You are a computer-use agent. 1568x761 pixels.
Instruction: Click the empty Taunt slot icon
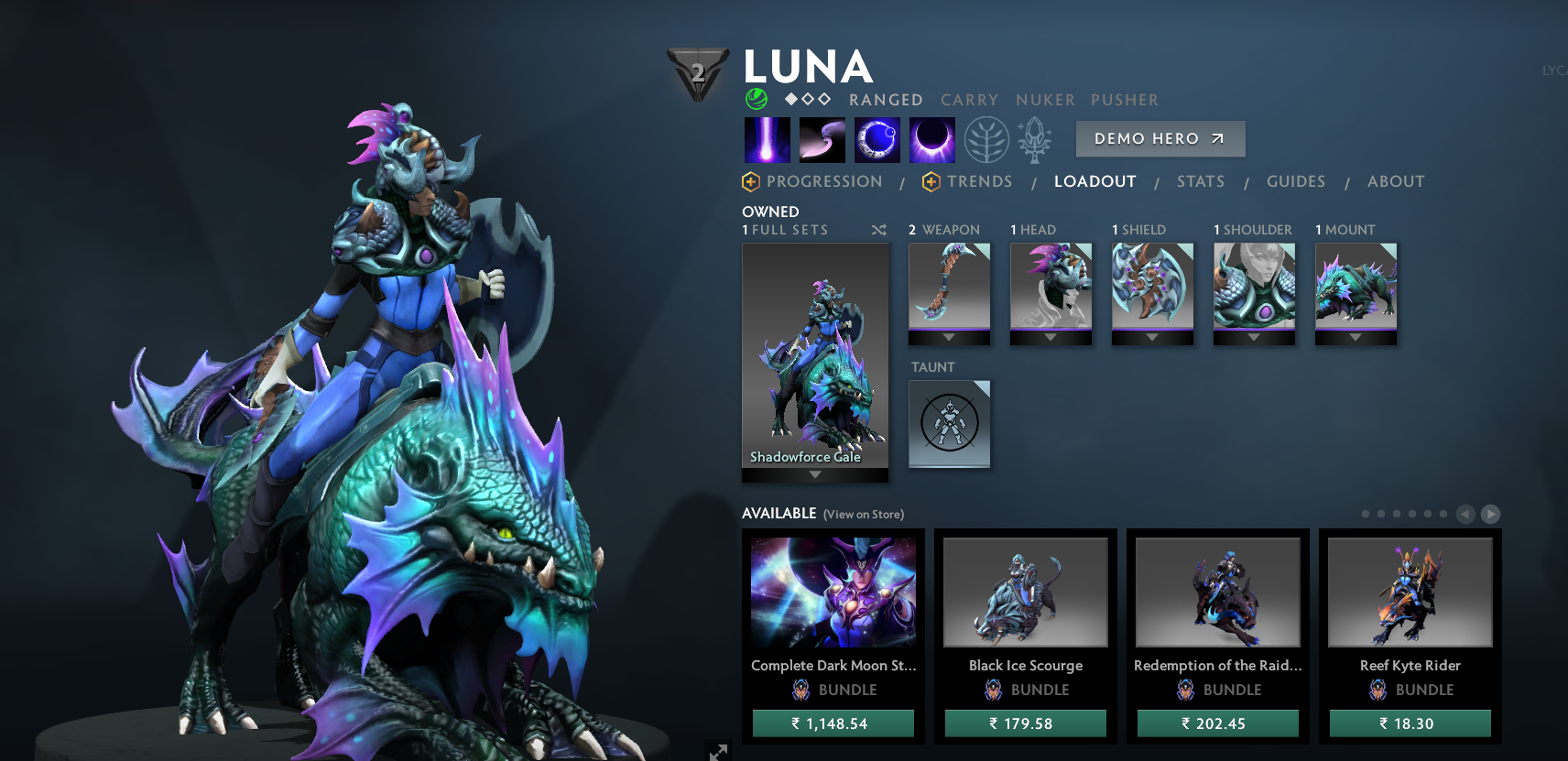[x=949, y=423]
